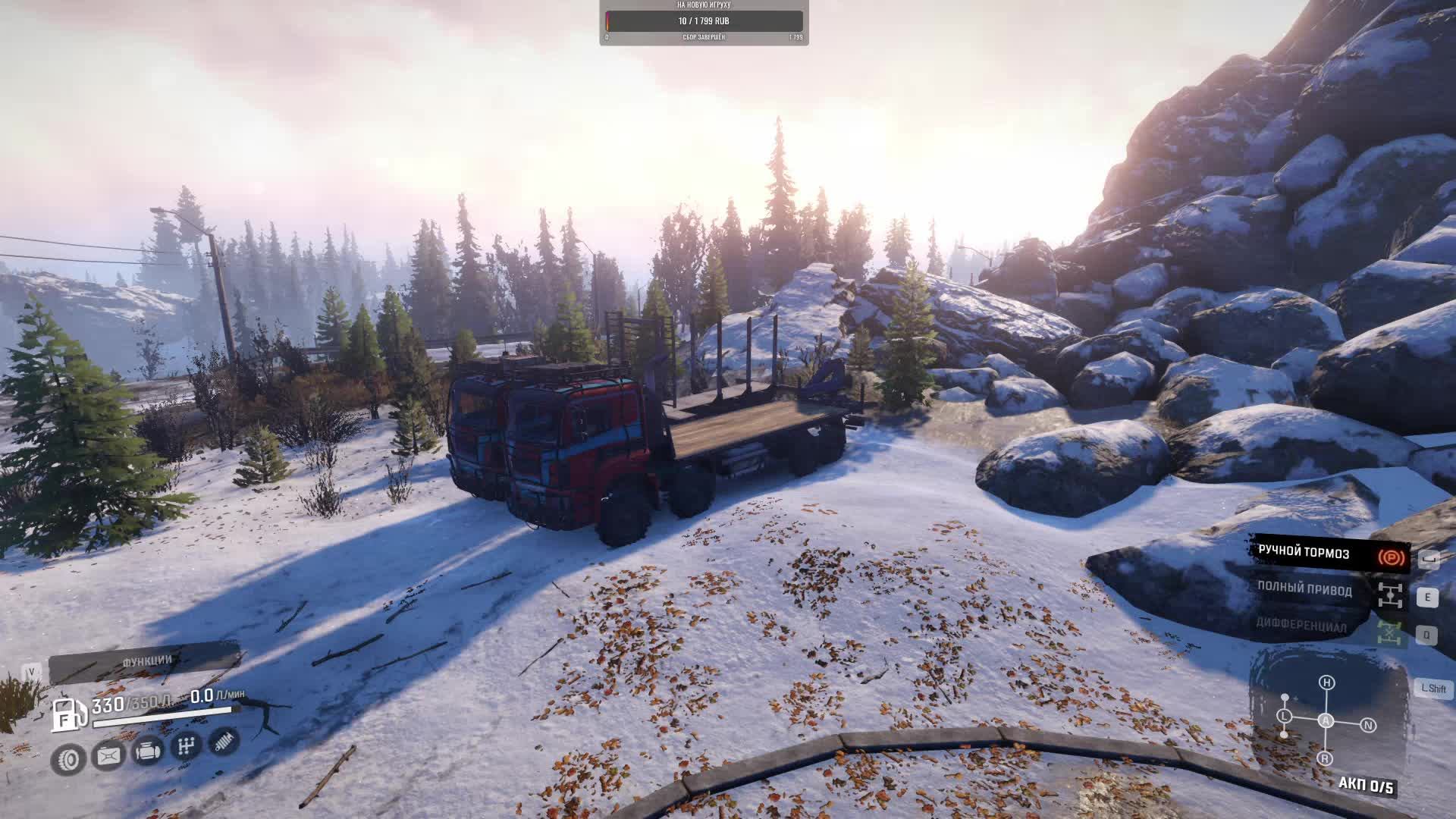Click the donation goal overlay bar
This screenshot has height=819, width=1456.
tap(704, 21)
